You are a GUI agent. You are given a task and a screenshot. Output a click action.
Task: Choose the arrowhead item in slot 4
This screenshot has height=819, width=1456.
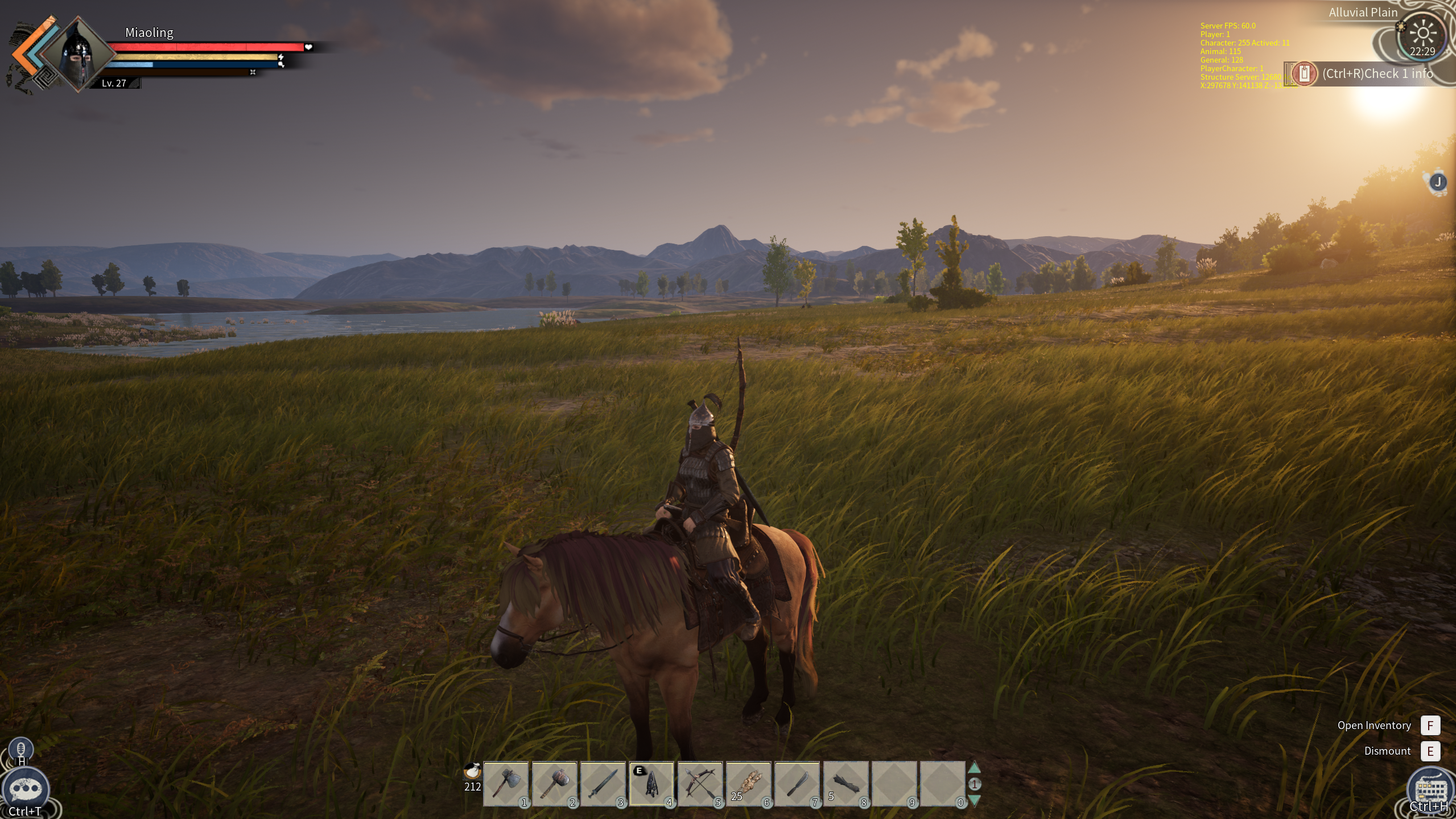(x=651, y=784)
